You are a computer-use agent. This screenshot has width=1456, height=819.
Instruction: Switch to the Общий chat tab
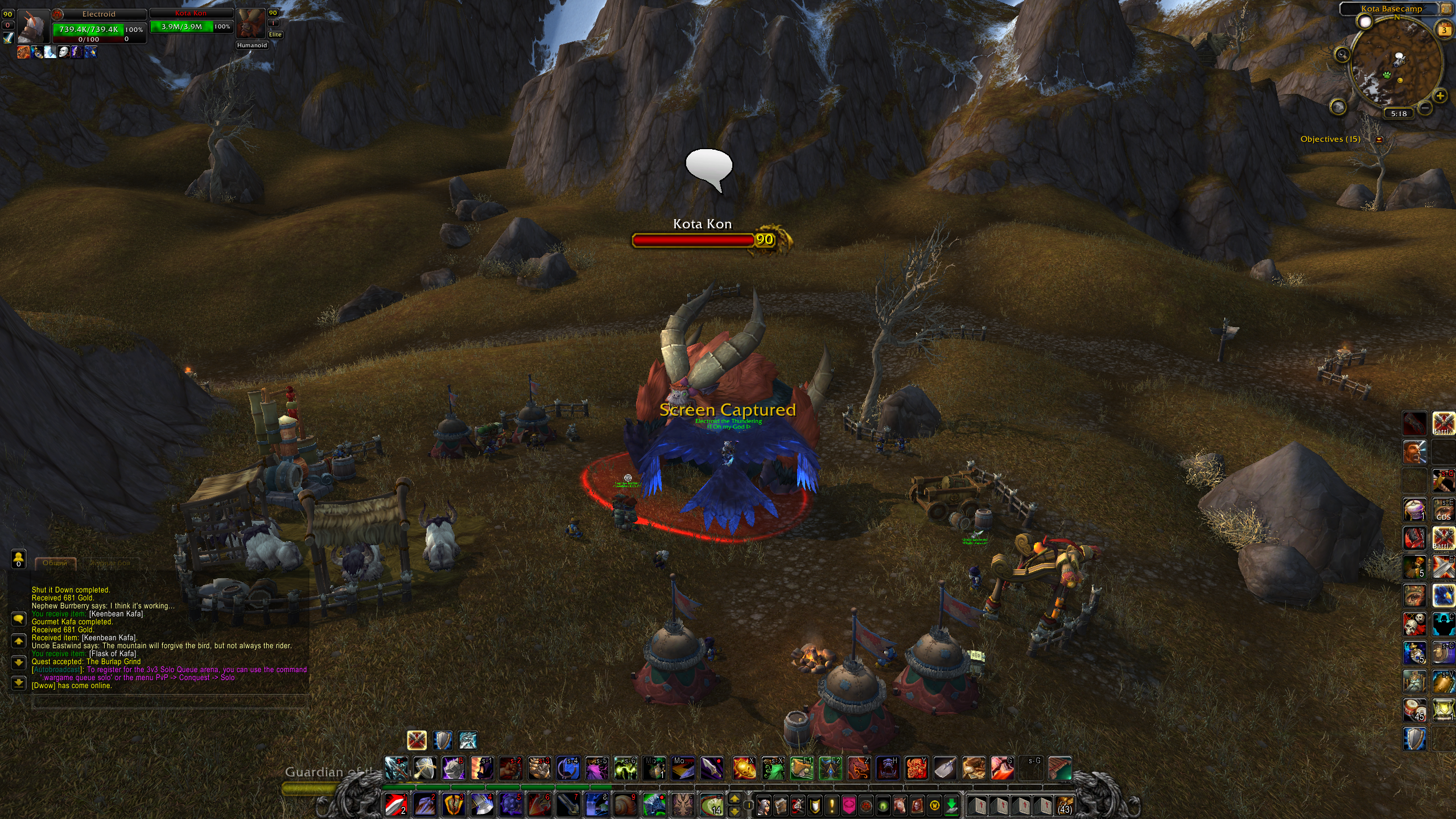click(55, 563)
